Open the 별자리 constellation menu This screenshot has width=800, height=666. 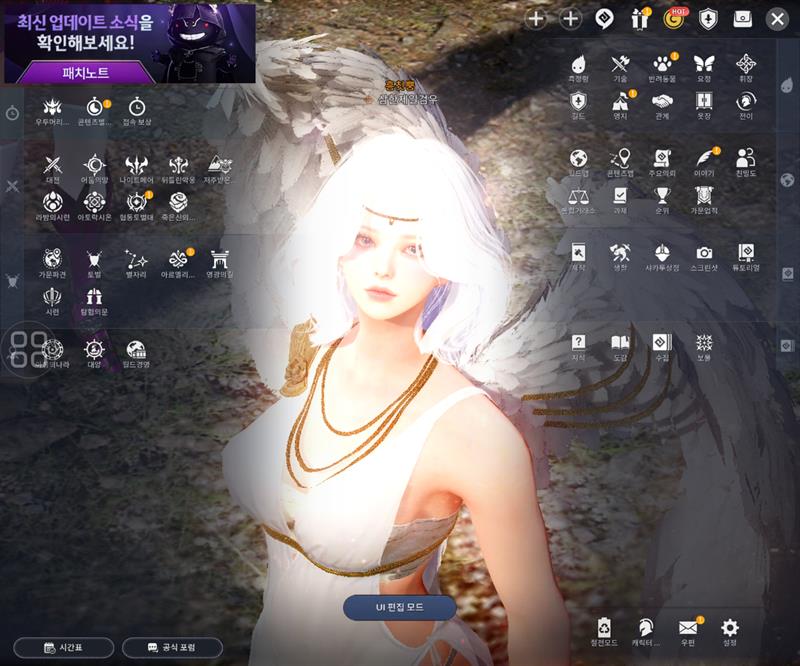pos(137,263)
